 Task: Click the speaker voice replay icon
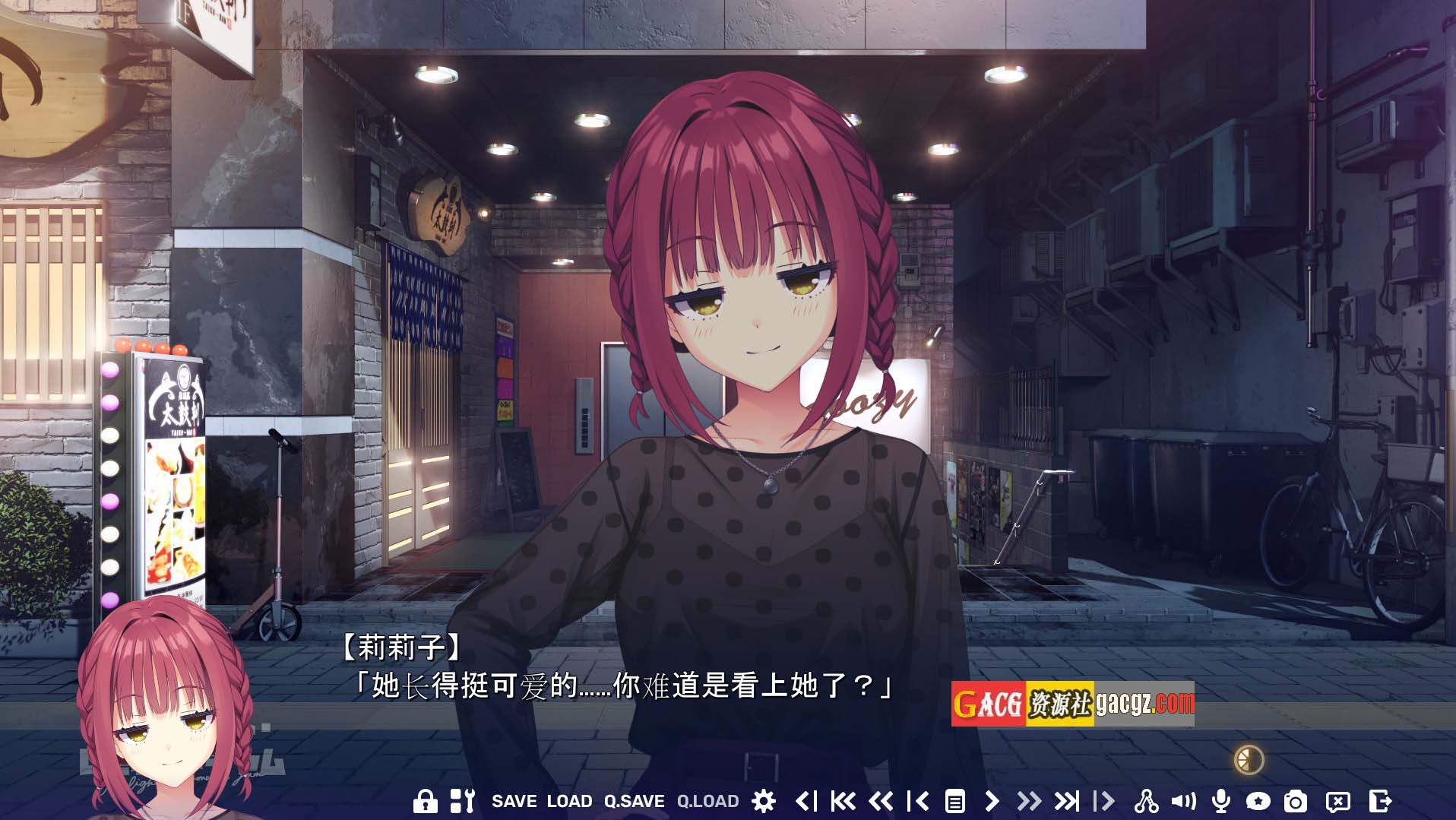tap(1183, 801)
